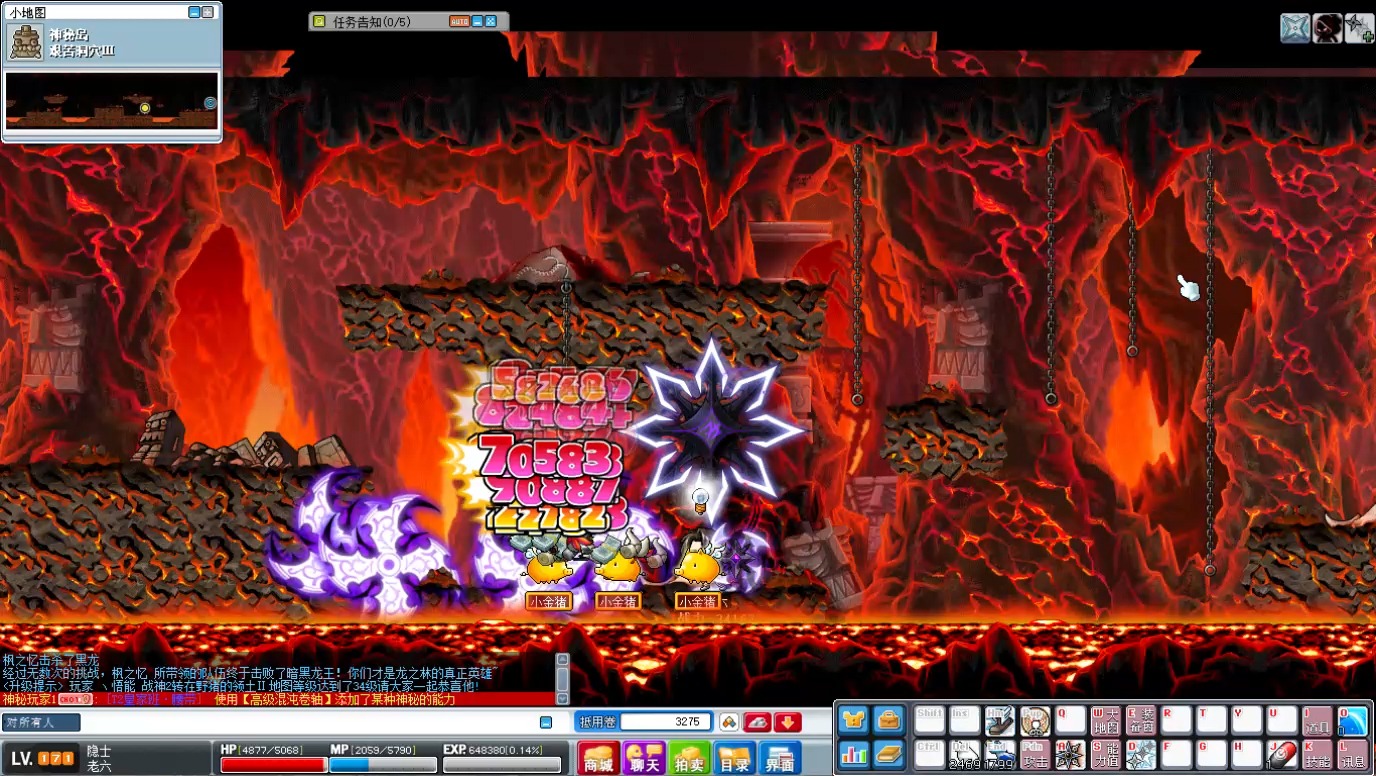The image size is (1376, 776).
Task: Minimize the 任务告知 quest tracker
Action: (478, 21)
